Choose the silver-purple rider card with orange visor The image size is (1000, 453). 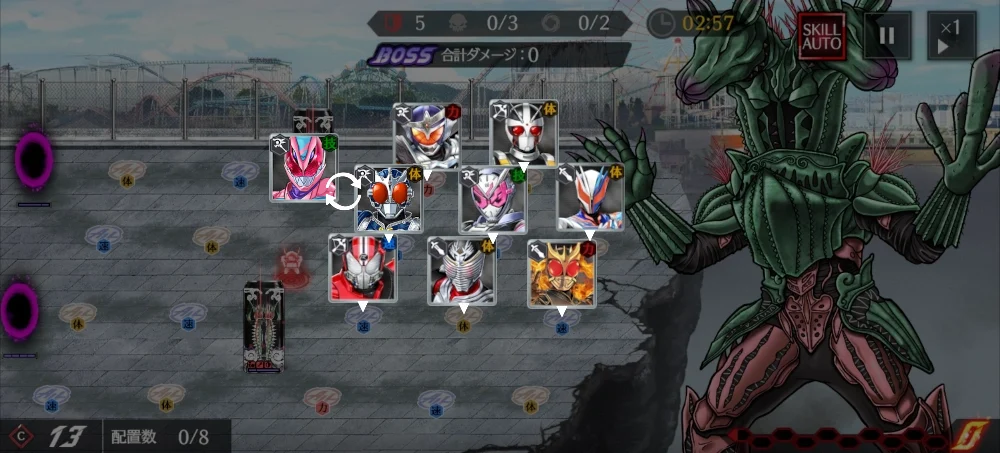point(426,135)
